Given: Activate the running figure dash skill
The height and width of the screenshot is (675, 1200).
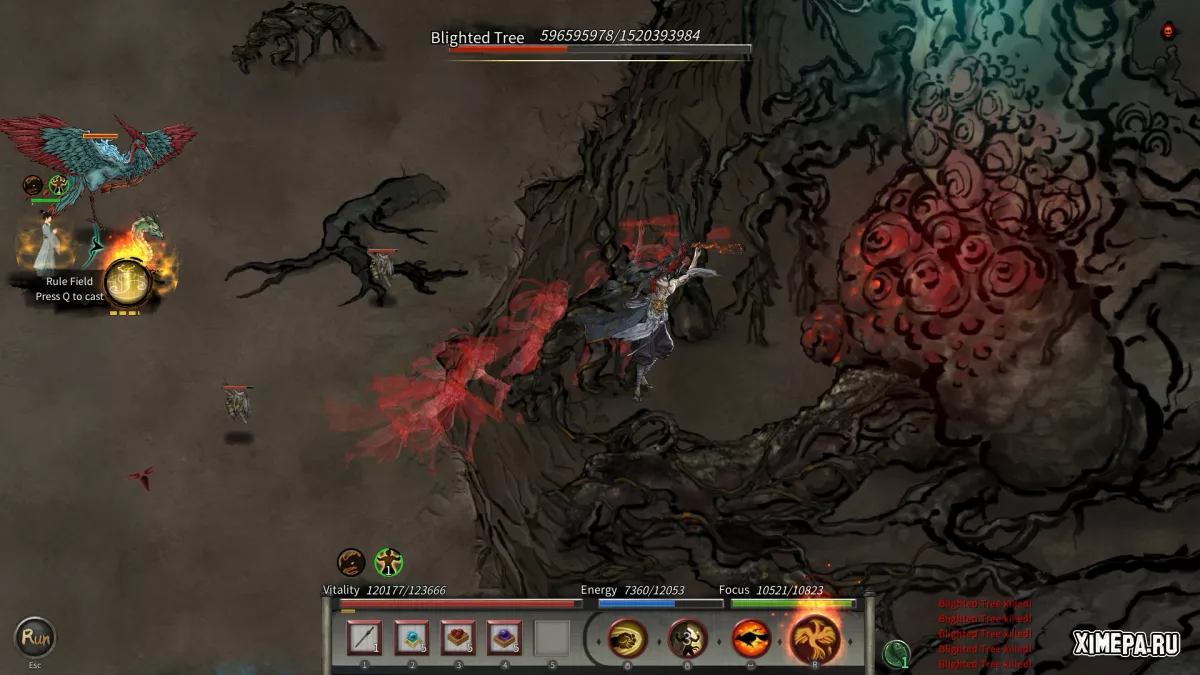Looking at the screenshot, I should (x=688, y=638).
